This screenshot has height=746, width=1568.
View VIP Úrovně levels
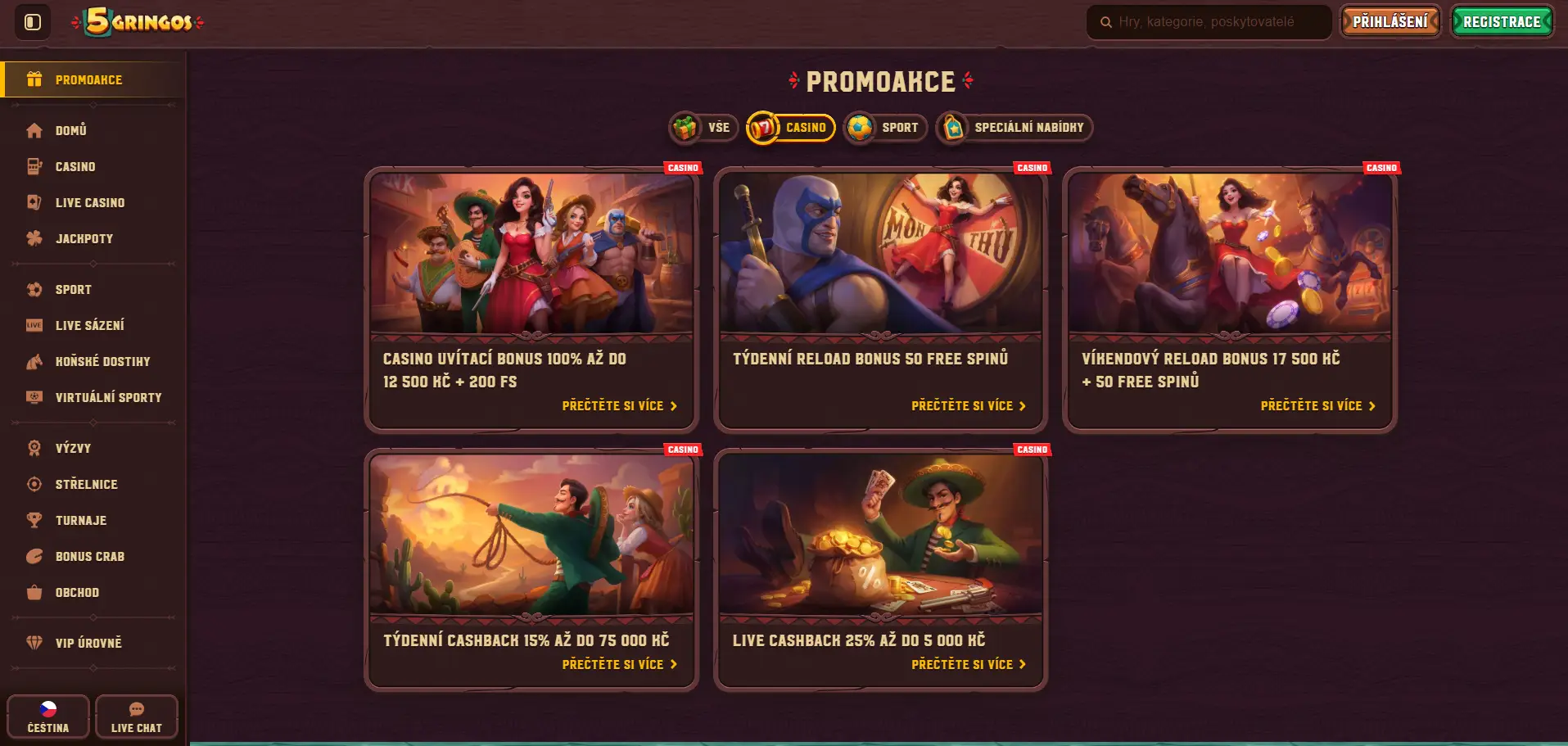click(x=88, y=644)
